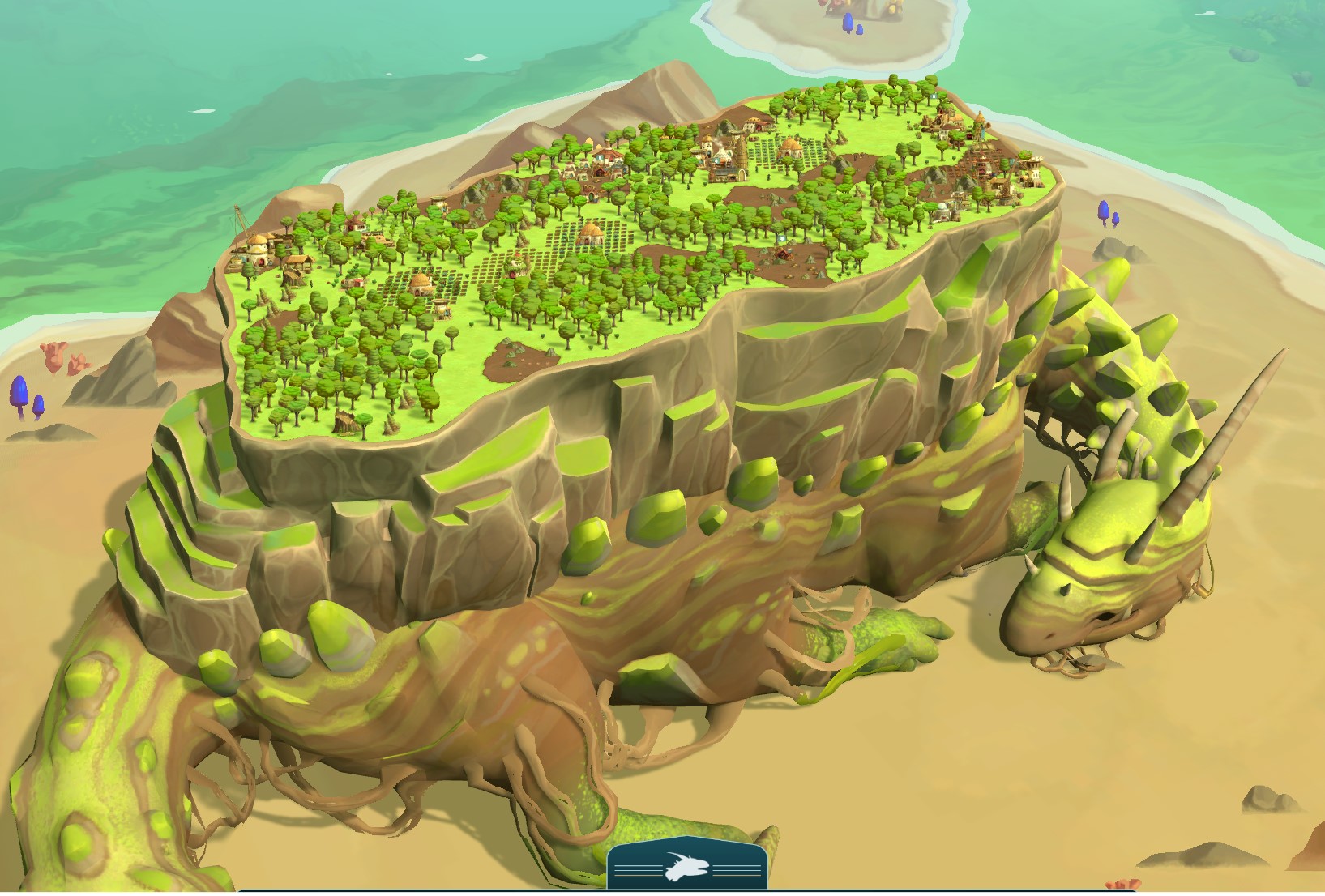Open the creature status panel tab
Image resolution: width=1325 pixels, height=896 pixels.
coord(686,867)
